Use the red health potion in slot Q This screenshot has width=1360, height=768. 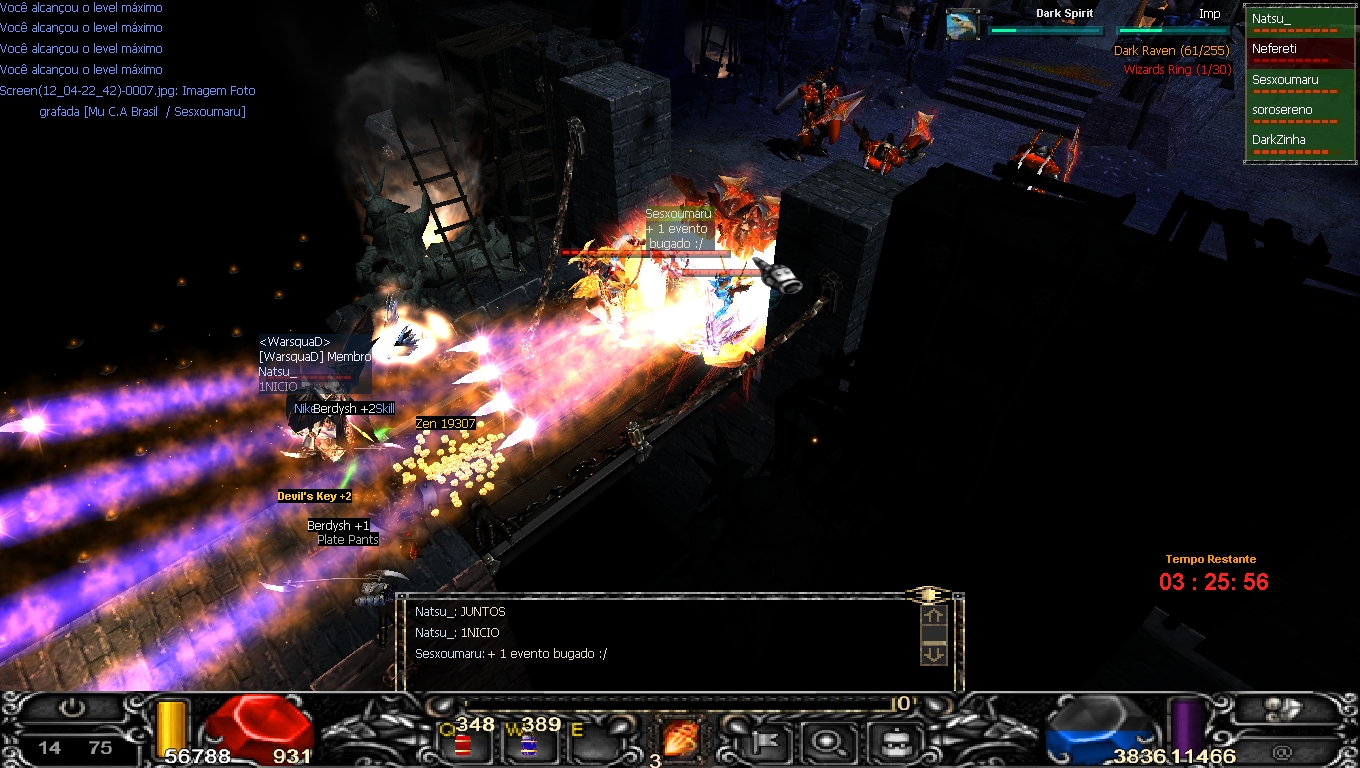click(x=462, y=745)
